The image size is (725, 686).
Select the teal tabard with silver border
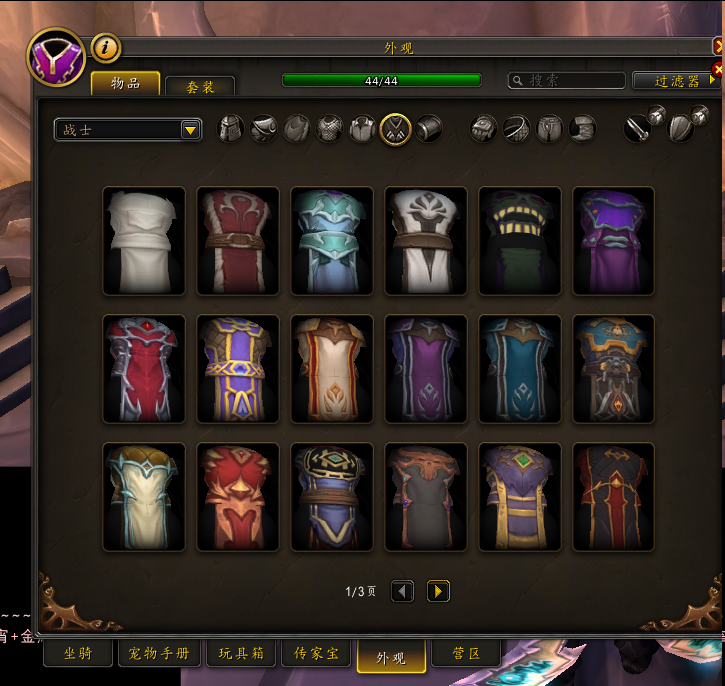click(x=520, y=369)
